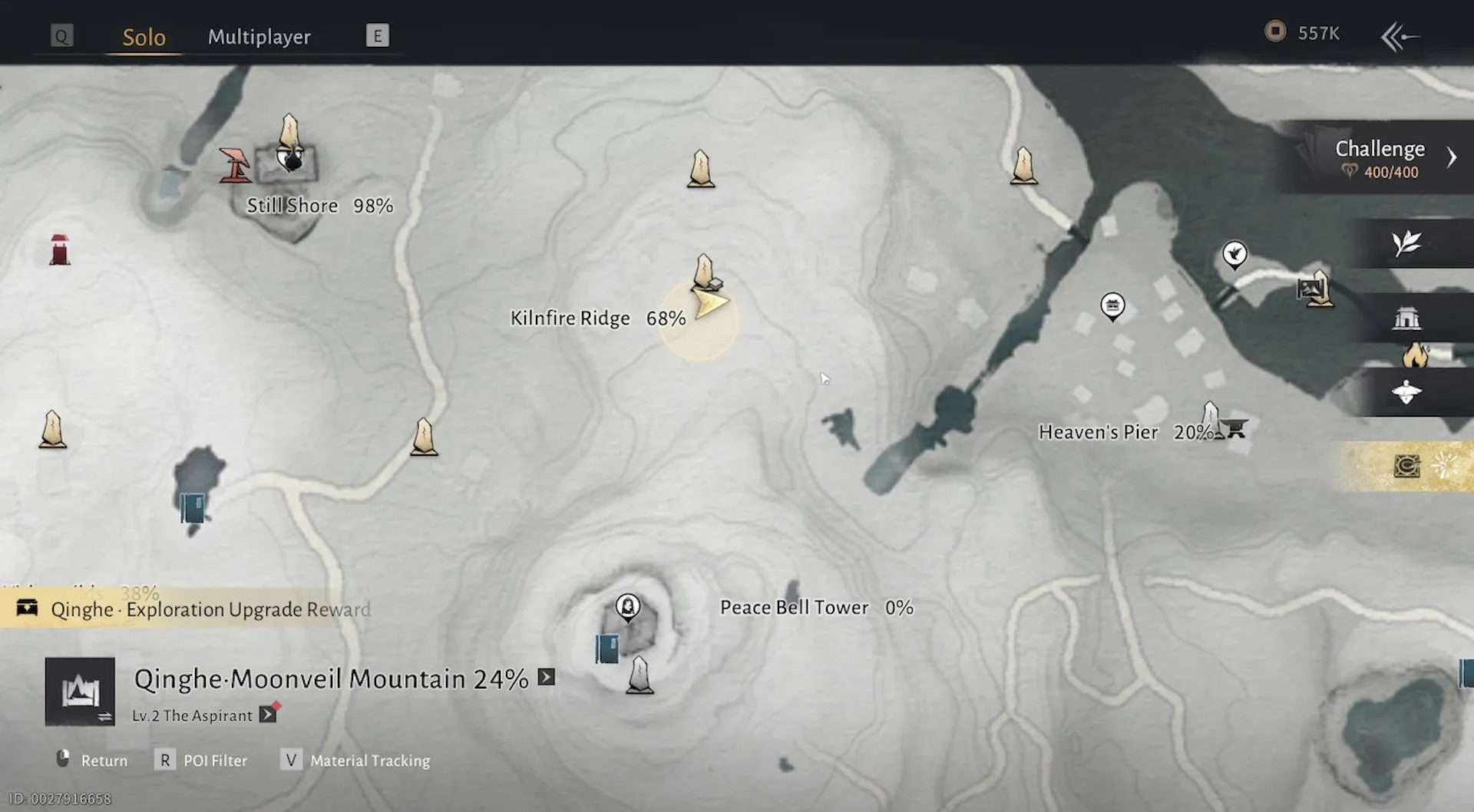Expand the Qinghe-Moonveil Mountain 24% details arrow
1474x812 pixels.
point(546,677)
